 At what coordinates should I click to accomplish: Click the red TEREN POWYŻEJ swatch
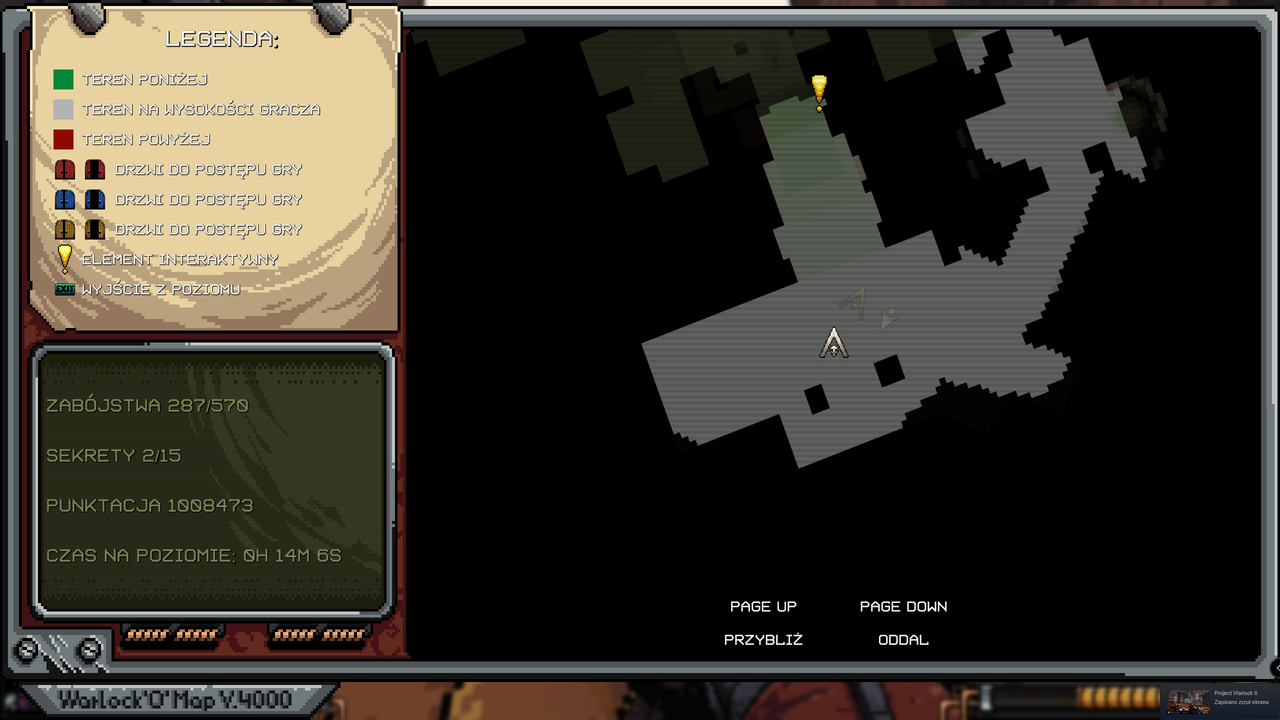click(62, 139)
